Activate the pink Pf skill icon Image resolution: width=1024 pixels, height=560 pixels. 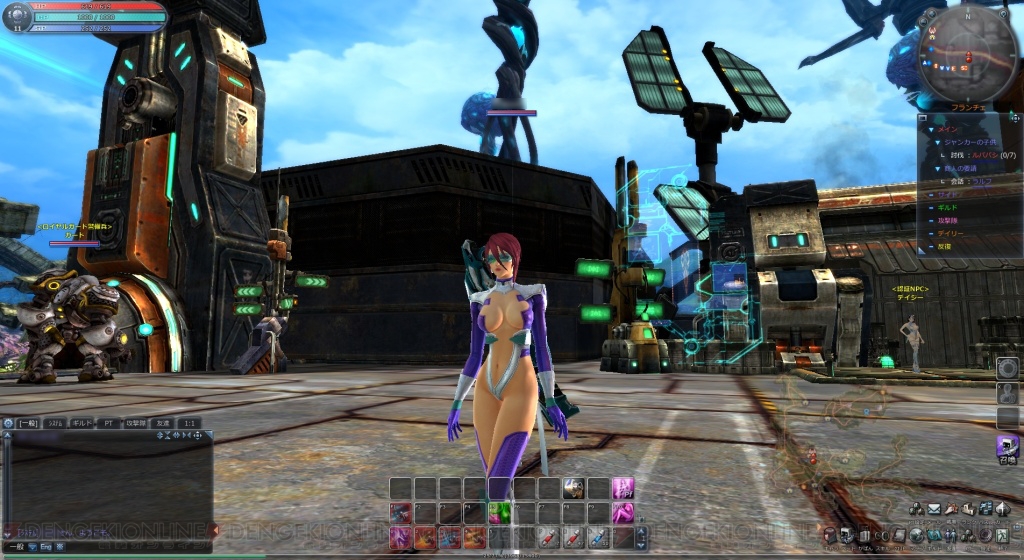click(623, 488)
